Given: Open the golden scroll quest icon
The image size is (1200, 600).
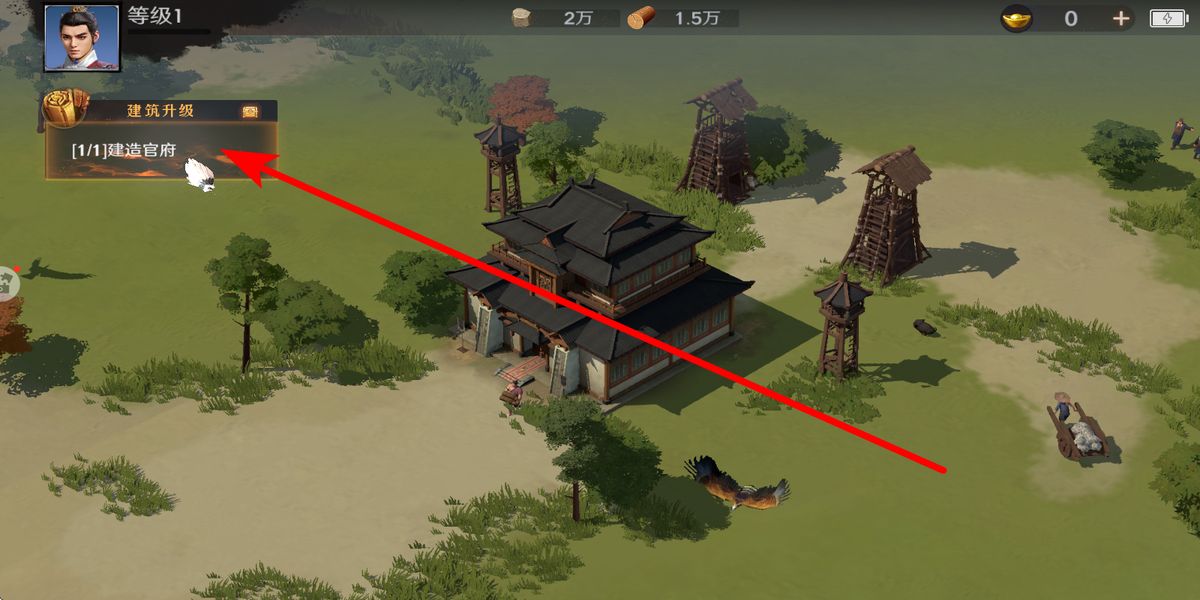Looking at the screenshot, I should (66, 108).
